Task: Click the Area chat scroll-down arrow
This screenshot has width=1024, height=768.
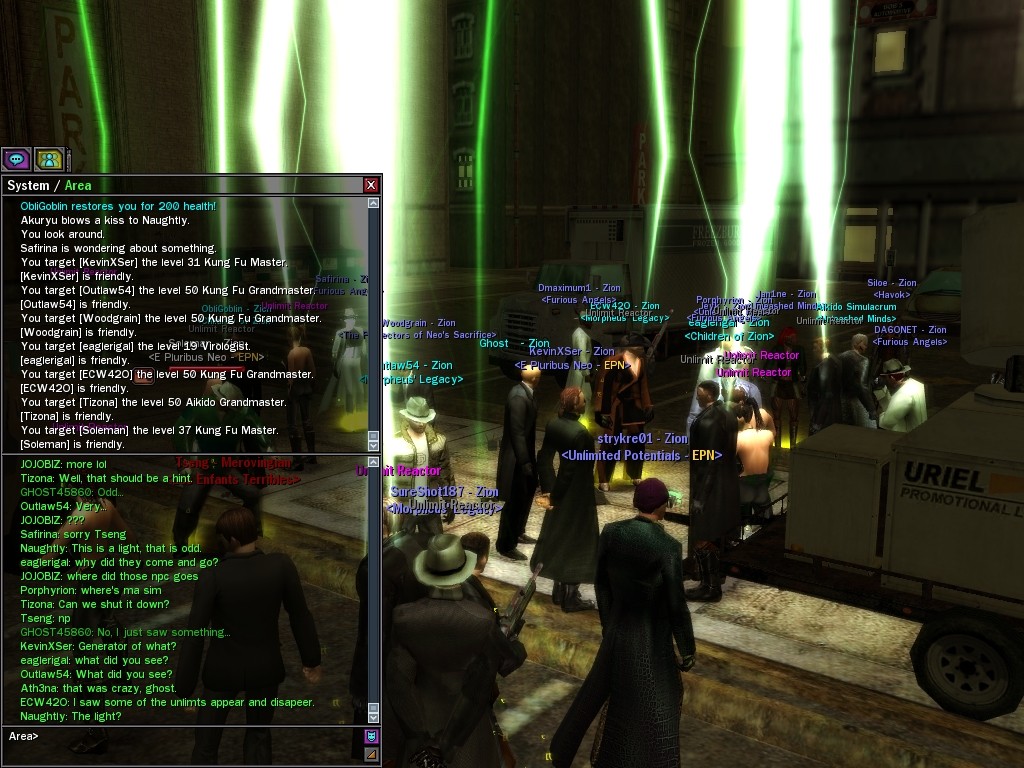Action: pyautogui.click(x=374, y=716)
